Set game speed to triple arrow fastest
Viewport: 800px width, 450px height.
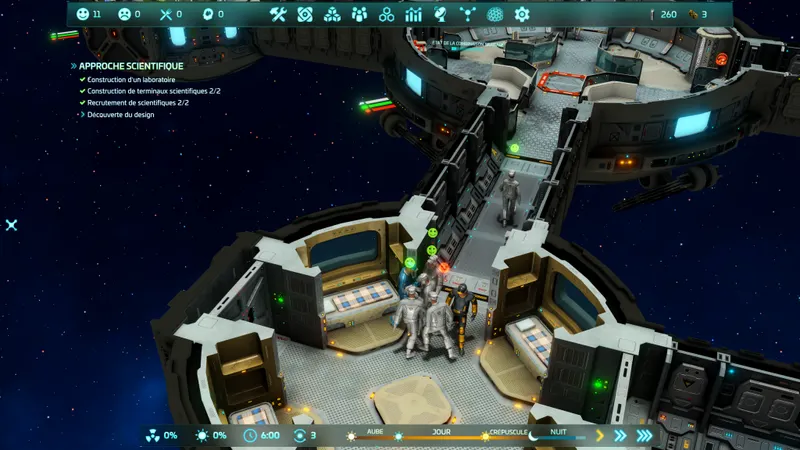tap(644, 435)
